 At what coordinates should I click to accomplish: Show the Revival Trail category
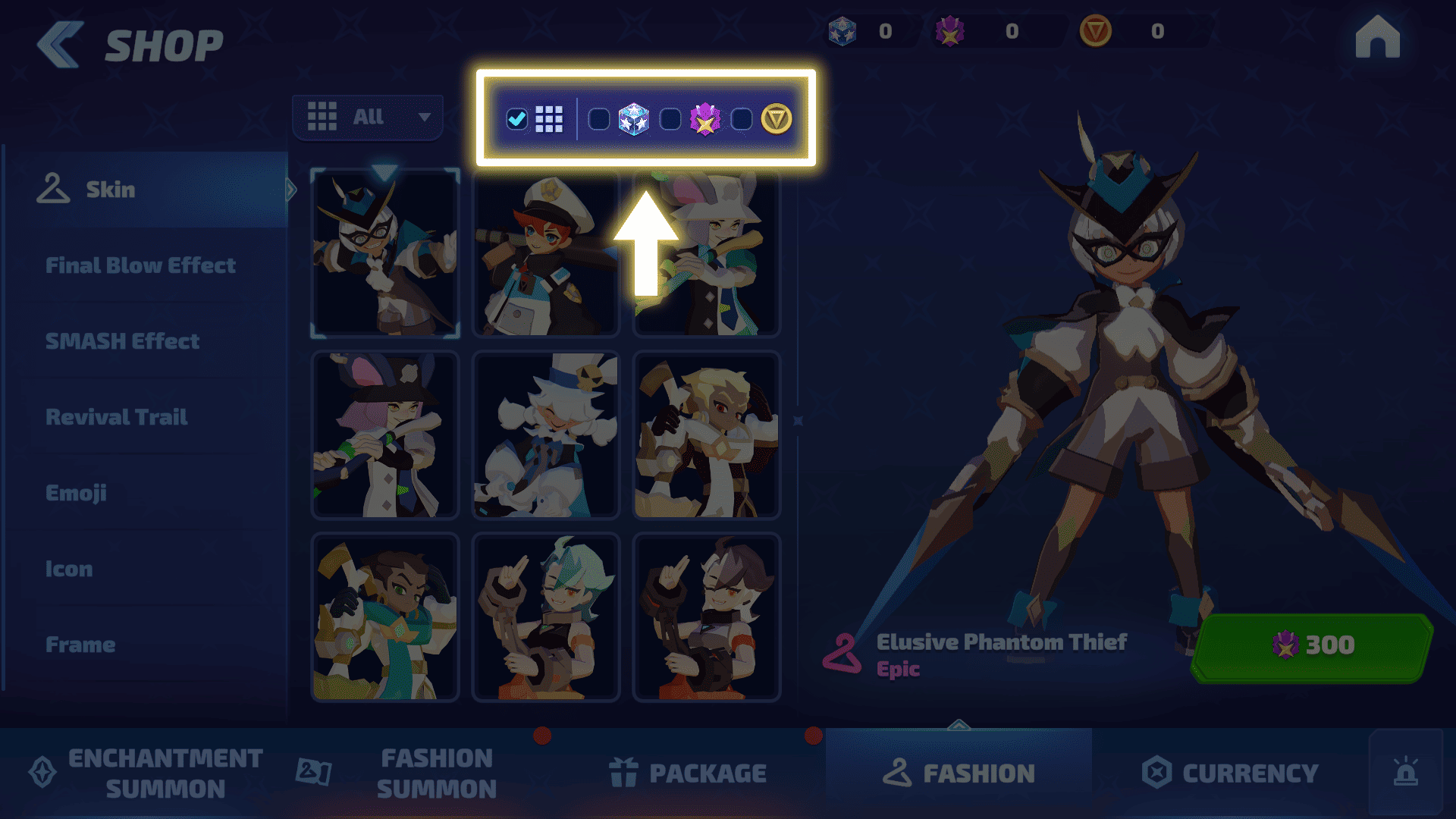[117, 417]
